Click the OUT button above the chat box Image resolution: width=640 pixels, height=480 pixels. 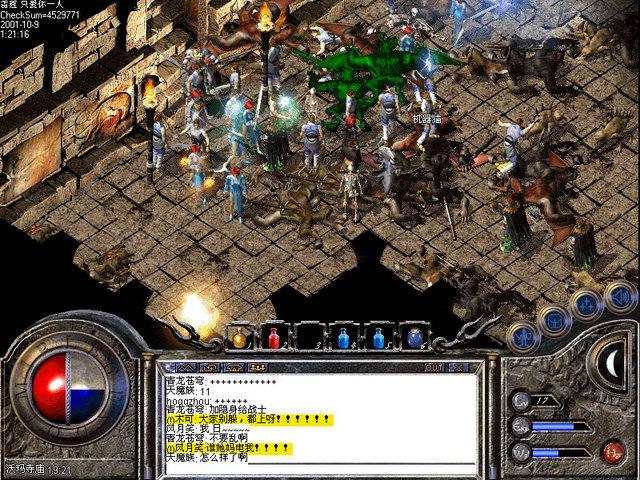[x=433, y=367]
